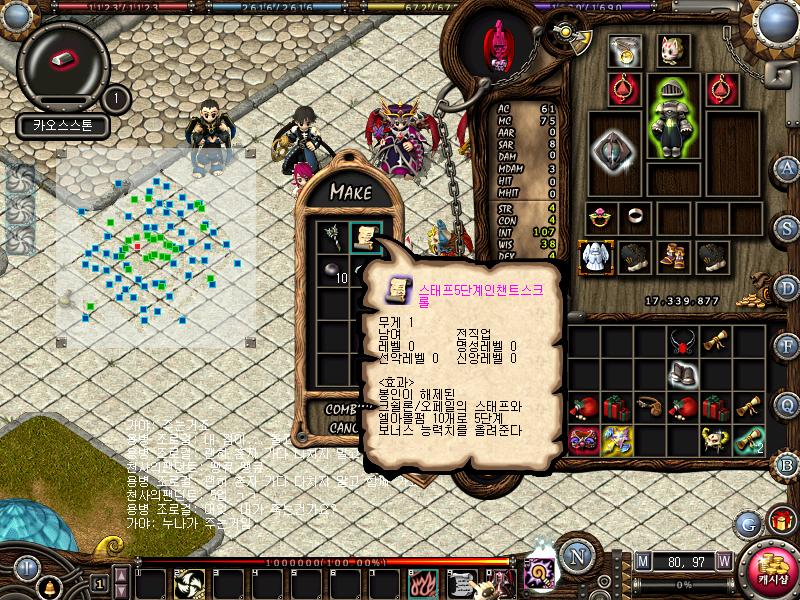The height and width of the screenshot is (600, 800).
Task: Use the white pinwheel skill on hotbar
Action: [189, 582]
